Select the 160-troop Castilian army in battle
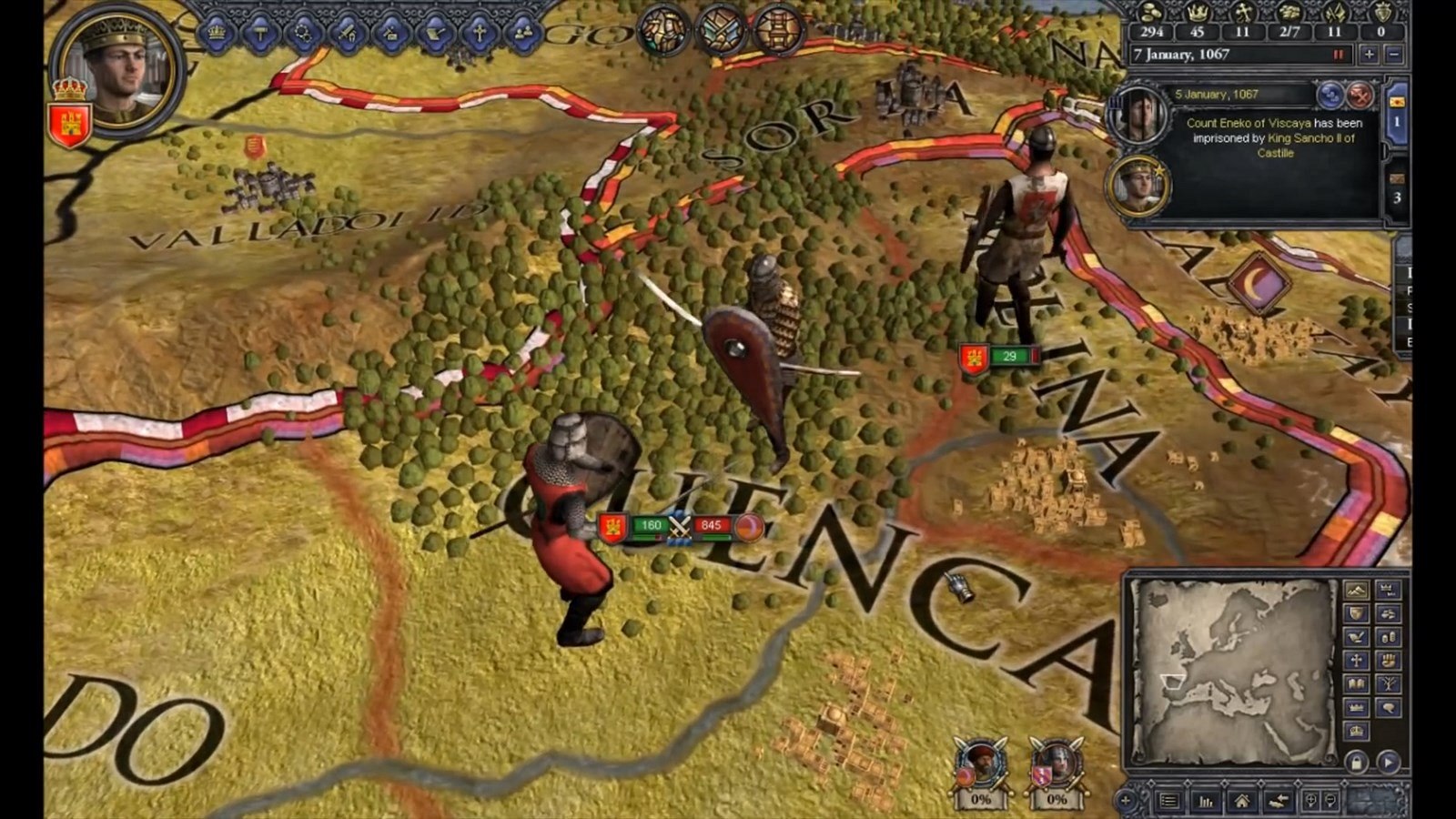The image size is (1456, 819). click(x=650, y=525)
